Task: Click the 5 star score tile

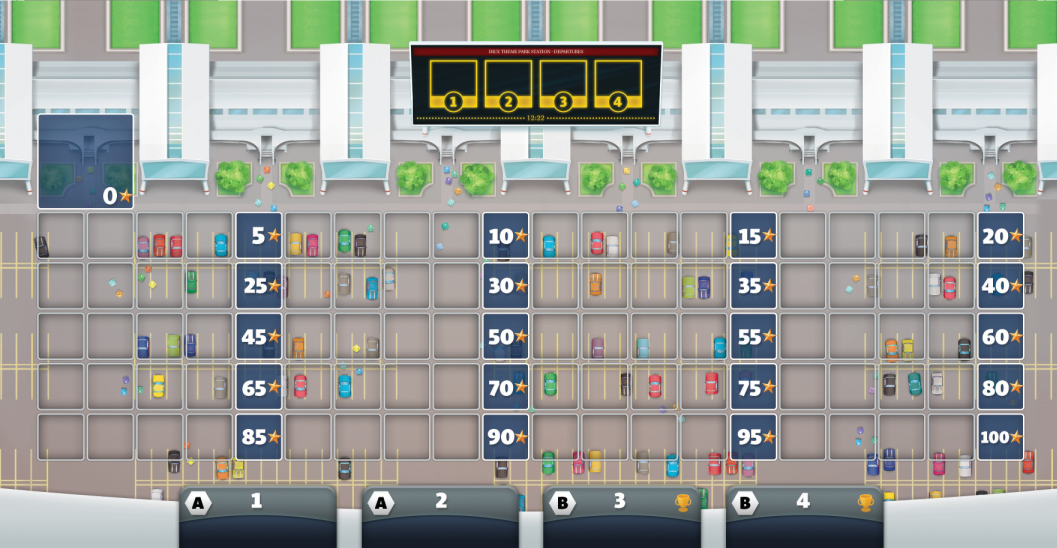Action: (259, 236)
